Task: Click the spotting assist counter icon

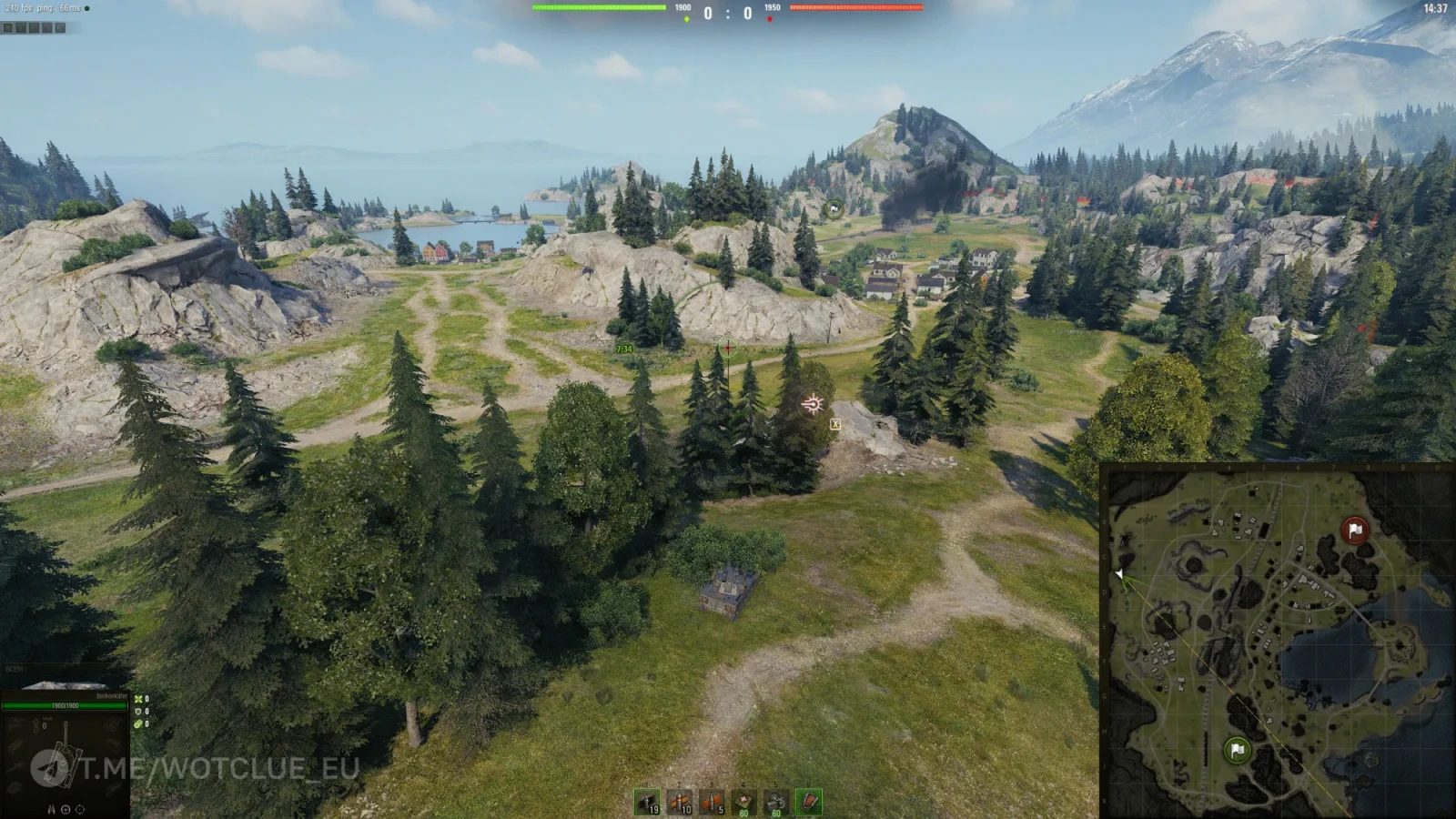Action: pos(138,699)
